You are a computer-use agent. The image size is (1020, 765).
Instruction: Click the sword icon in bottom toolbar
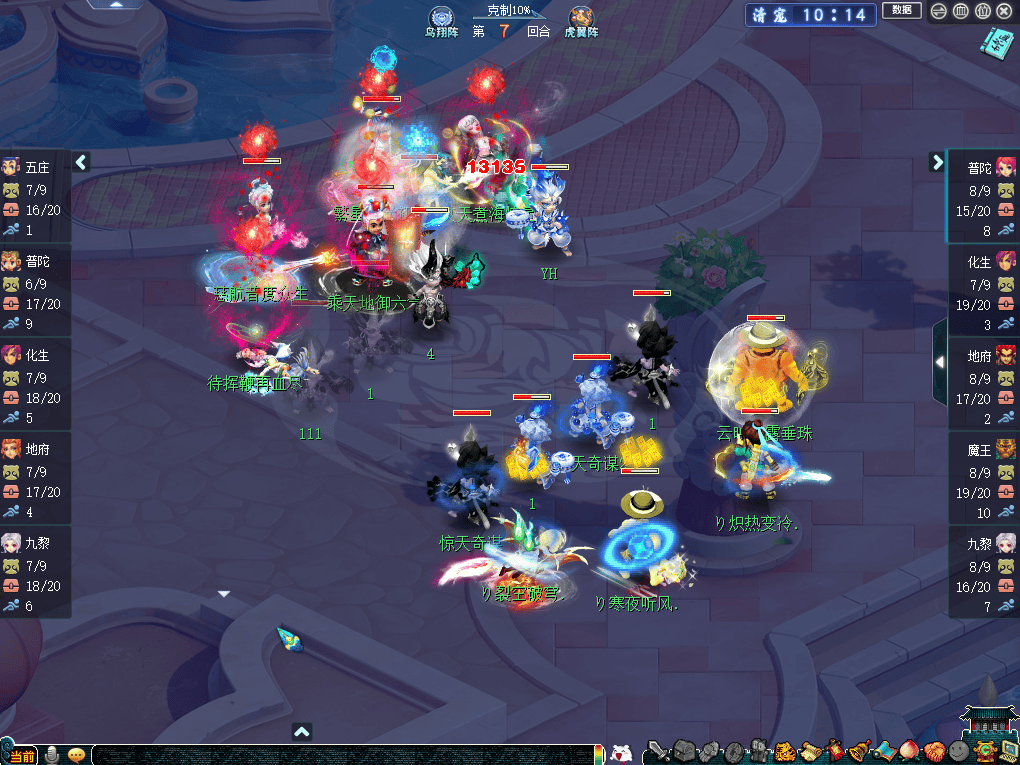tap(659, 751)
